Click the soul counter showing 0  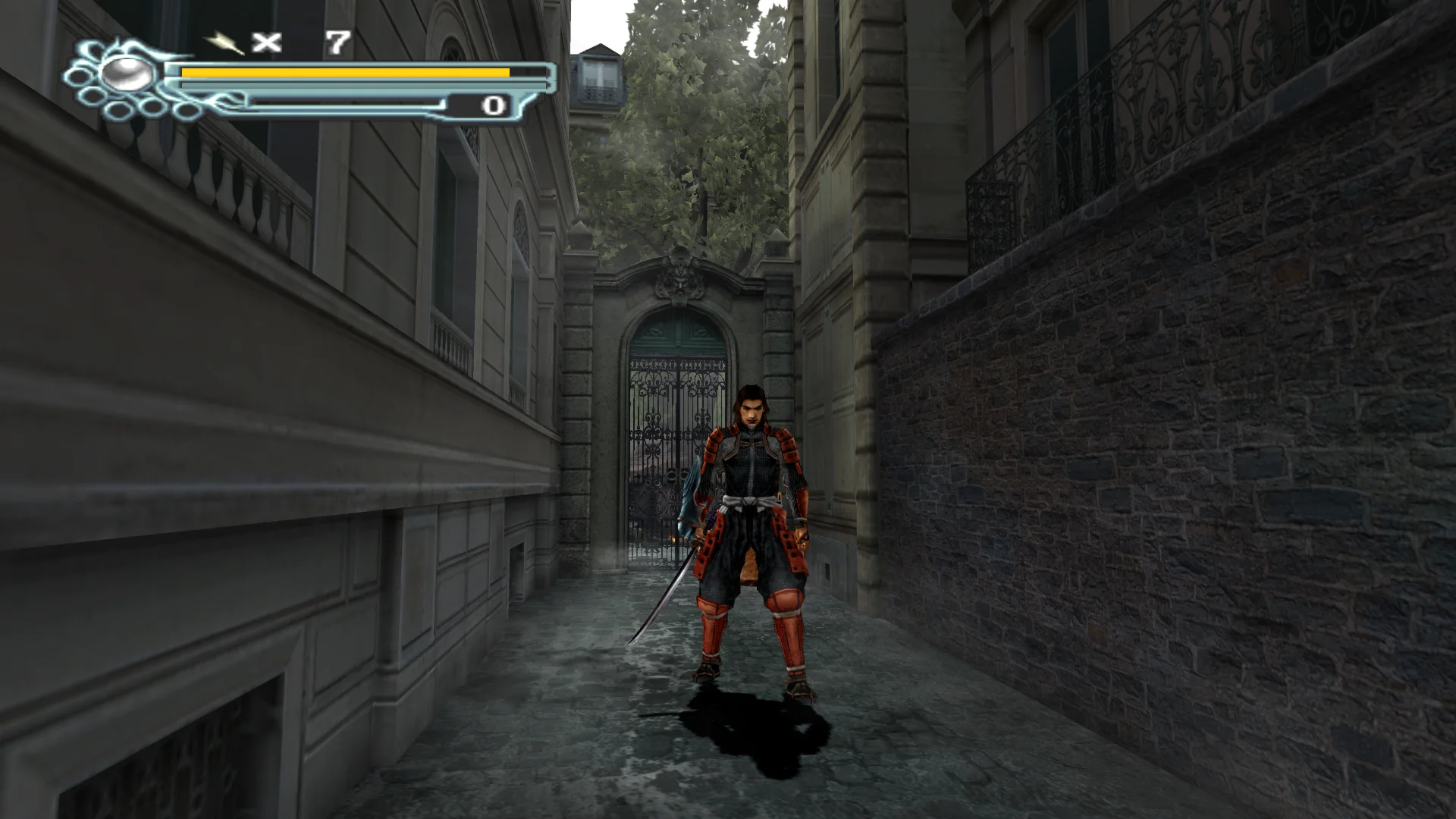click(x=493, y=106)
